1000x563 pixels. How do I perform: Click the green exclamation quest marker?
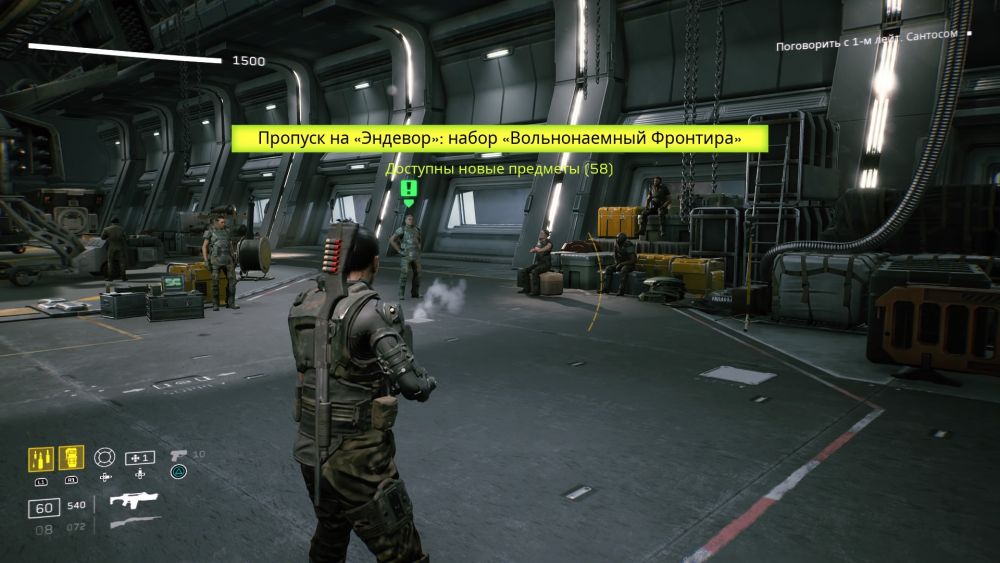408,190
